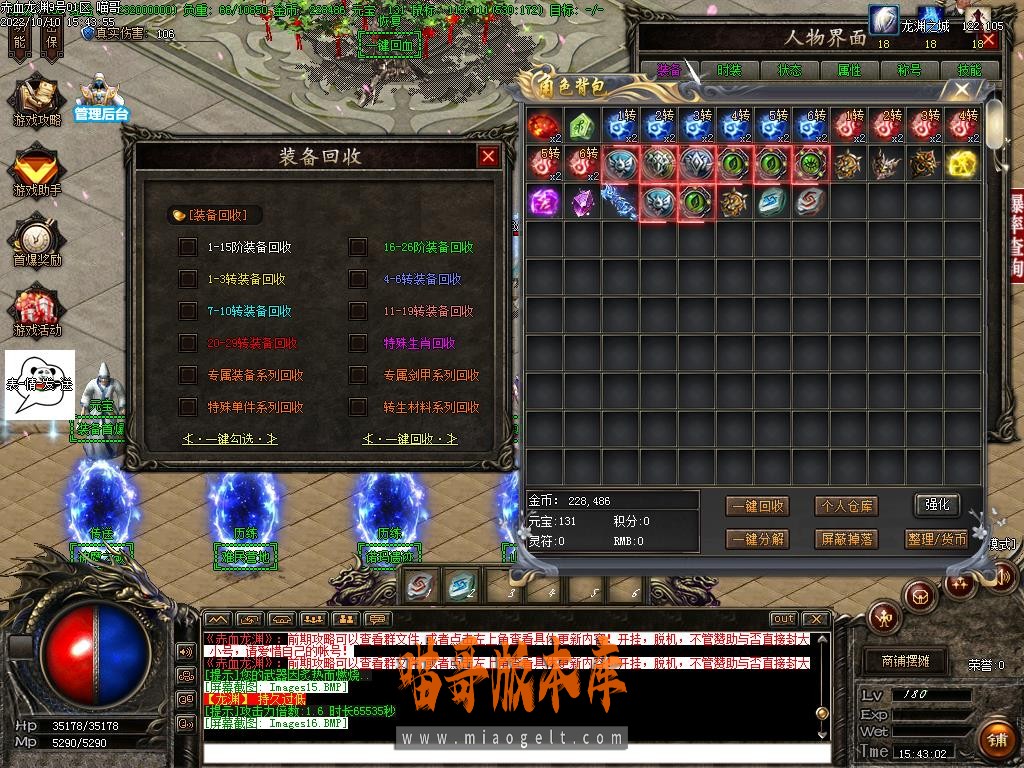The width and height of the screenshot is (1024, 768).
Task: Open the 属性 attributes tab
Action: [849, 71]
